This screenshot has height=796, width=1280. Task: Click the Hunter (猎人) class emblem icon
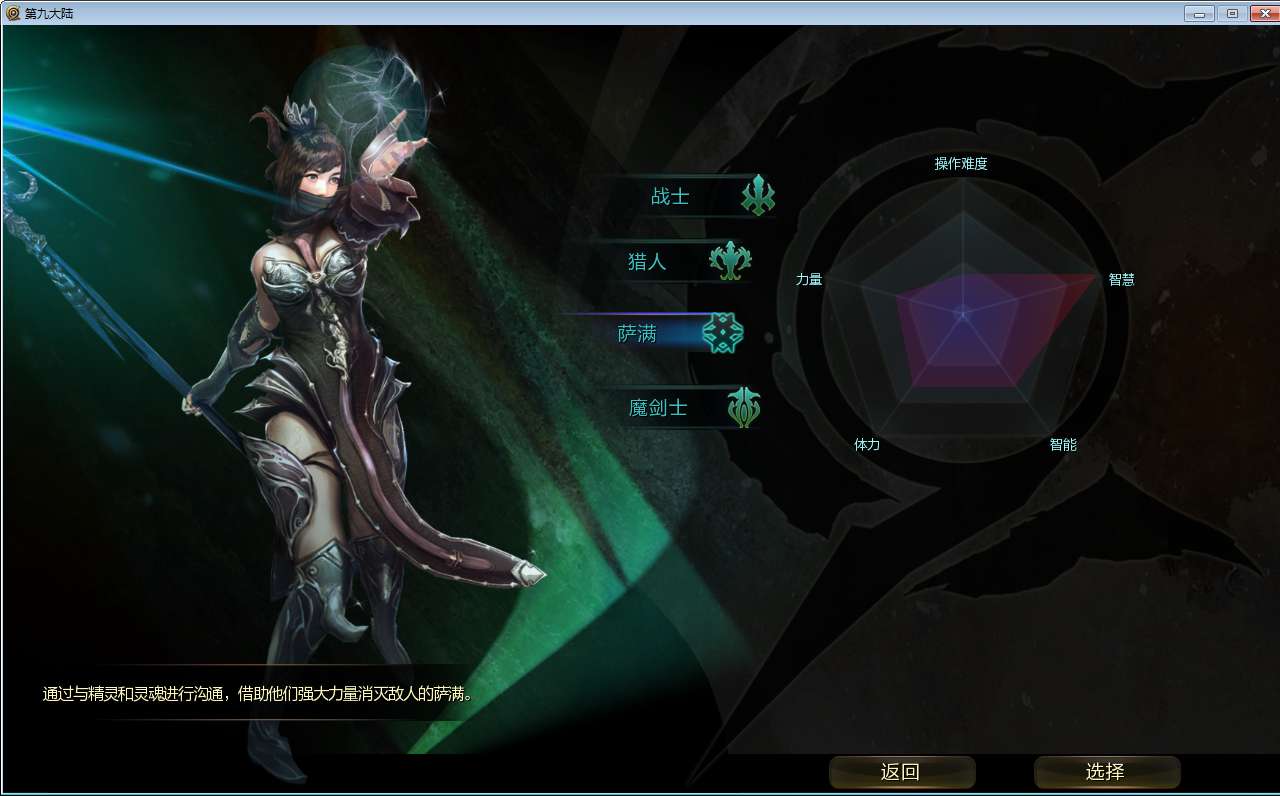click(x=733, y=263)
